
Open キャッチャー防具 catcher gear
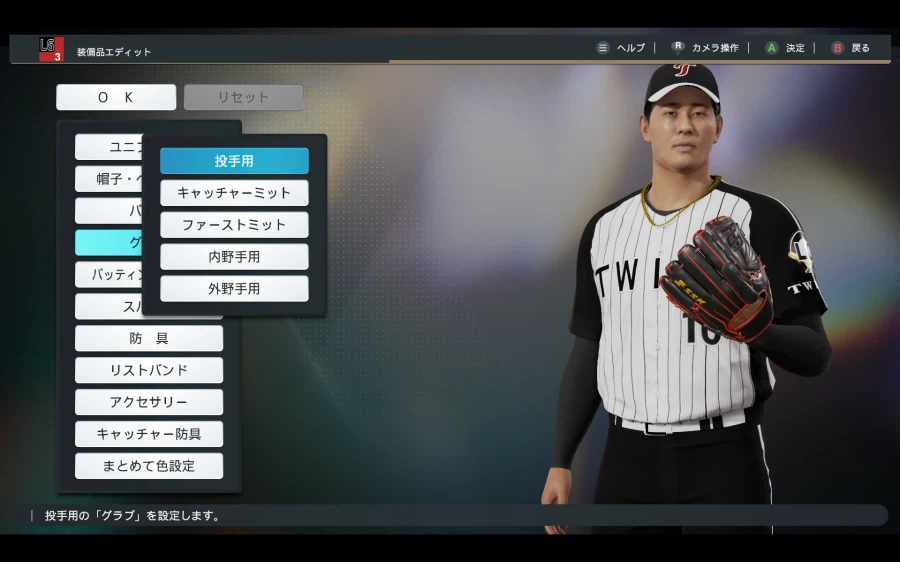[149, 434]
